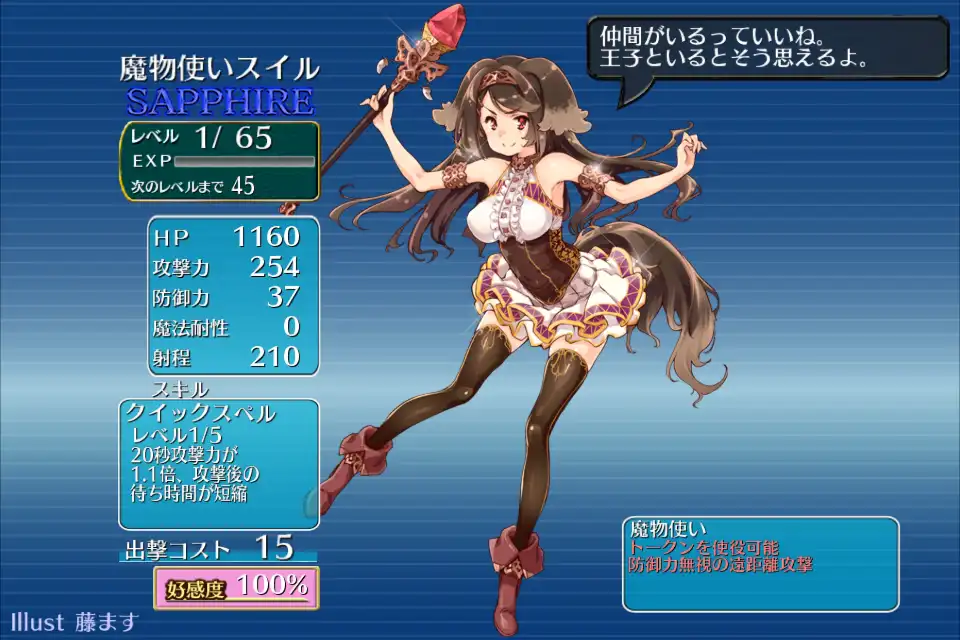Image resolution: width=960 pixels, height=640 pixels.
Task: Click the character's speech bubble dialogue
Action: pyautogui.click(x=766, y=48)
